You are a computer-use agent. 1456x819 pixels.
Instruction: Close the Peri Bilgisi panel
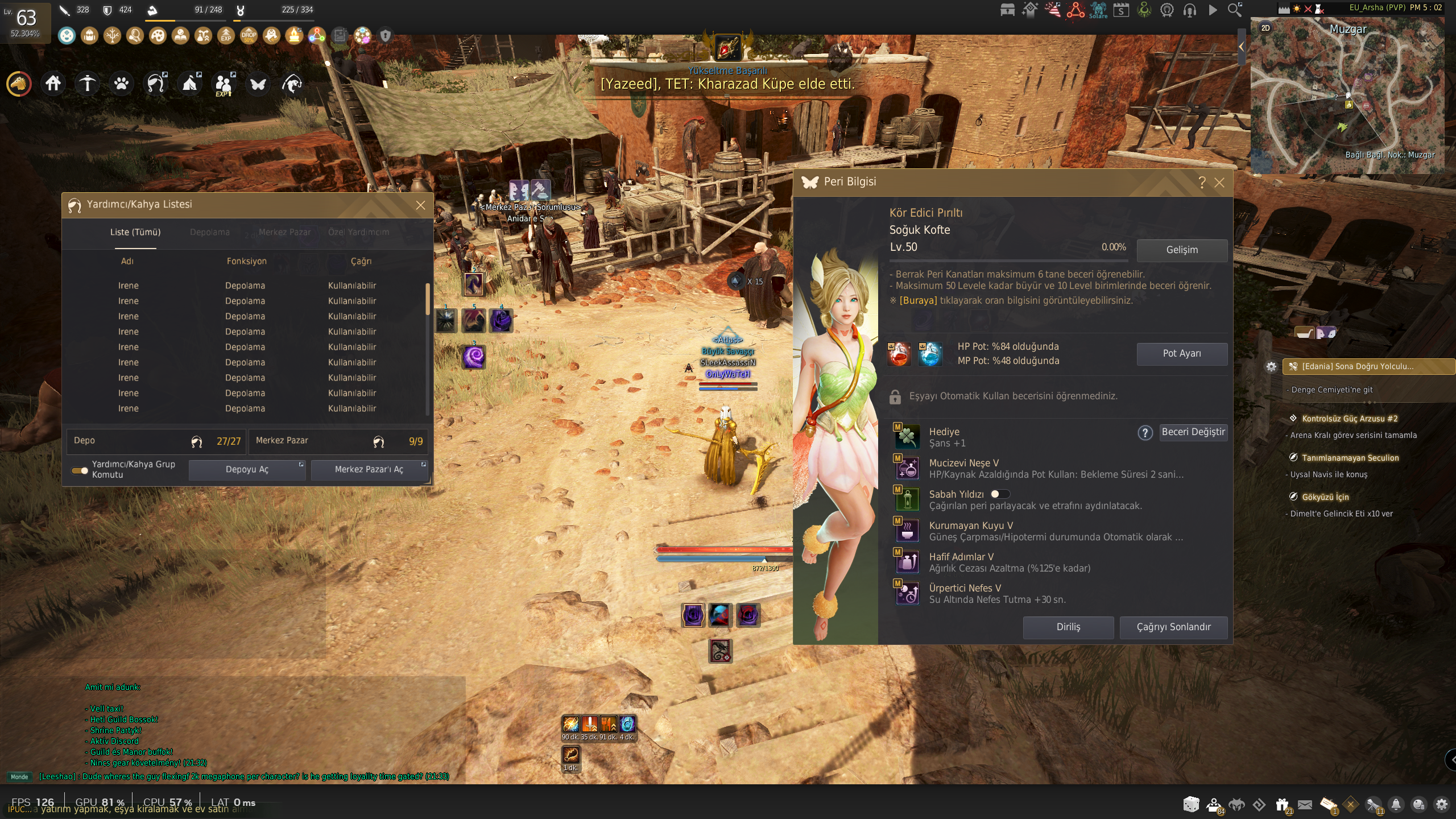pos(1219,183)
